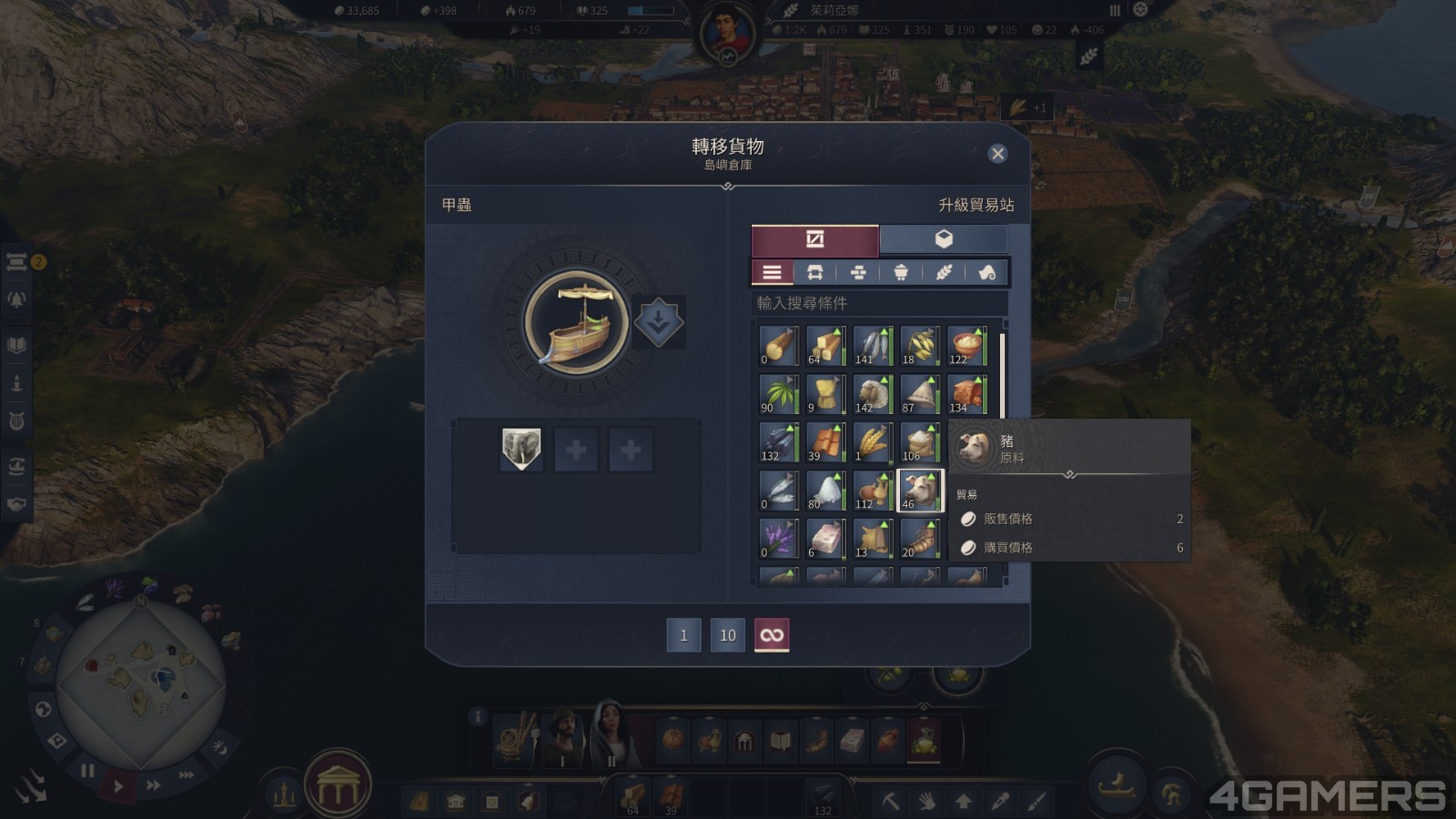Viewport: 1456px width, 819px height.
Task: Filter goods by the shopping cart category
Action: tap(901, 272)
